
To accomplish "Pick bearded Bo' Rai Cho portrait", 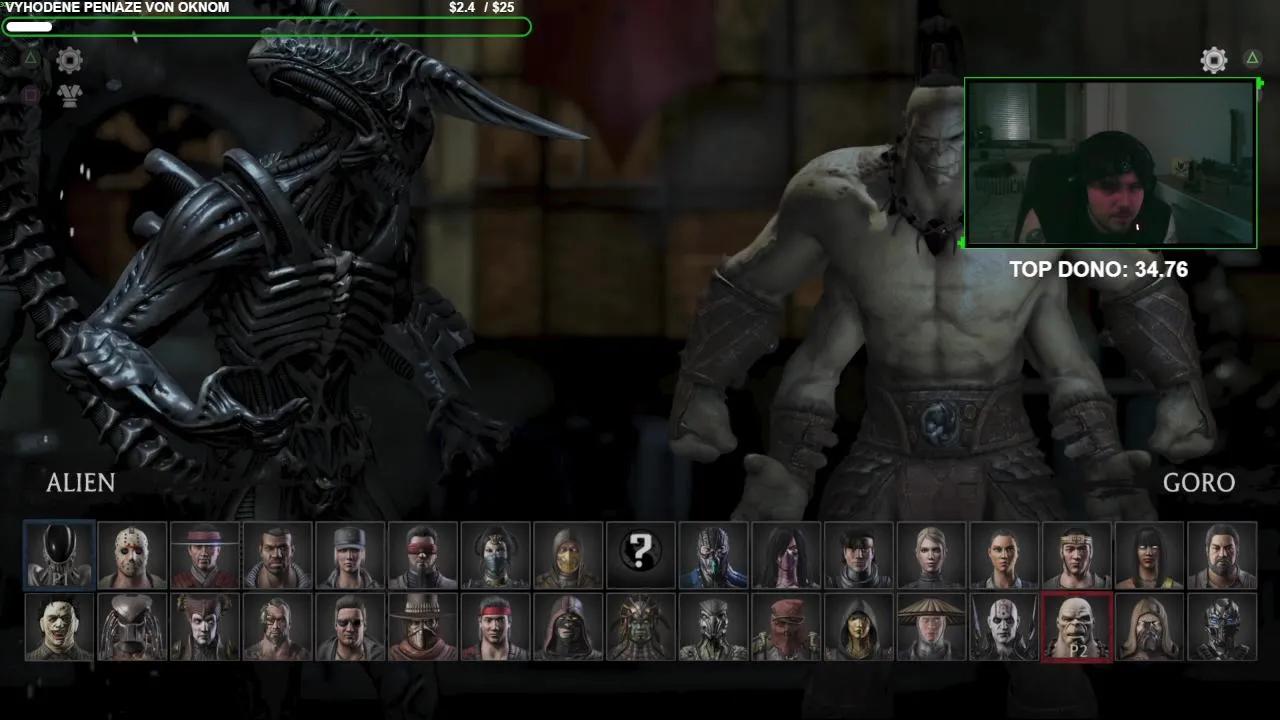I will (x=1222, y=554).
